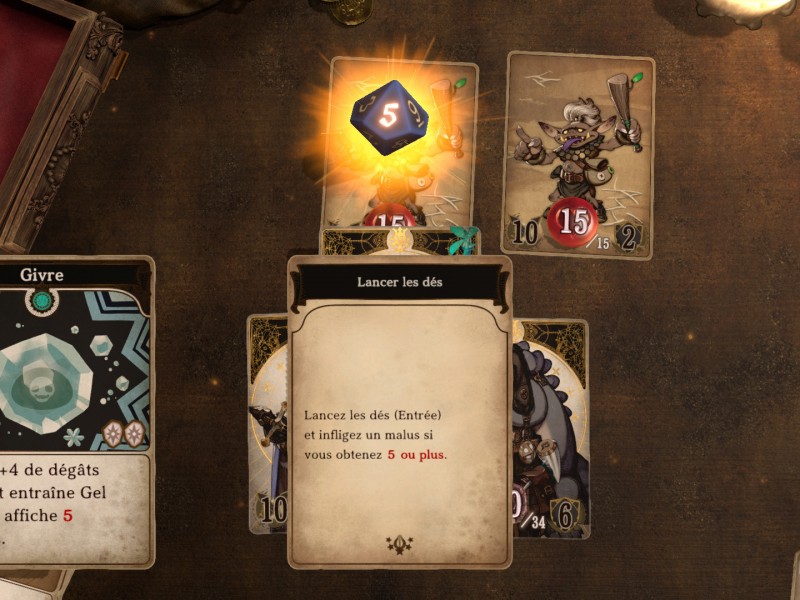This screenshot has width=800, height=600.
Task: Click the Lancer les dés card
Action: 400,410
